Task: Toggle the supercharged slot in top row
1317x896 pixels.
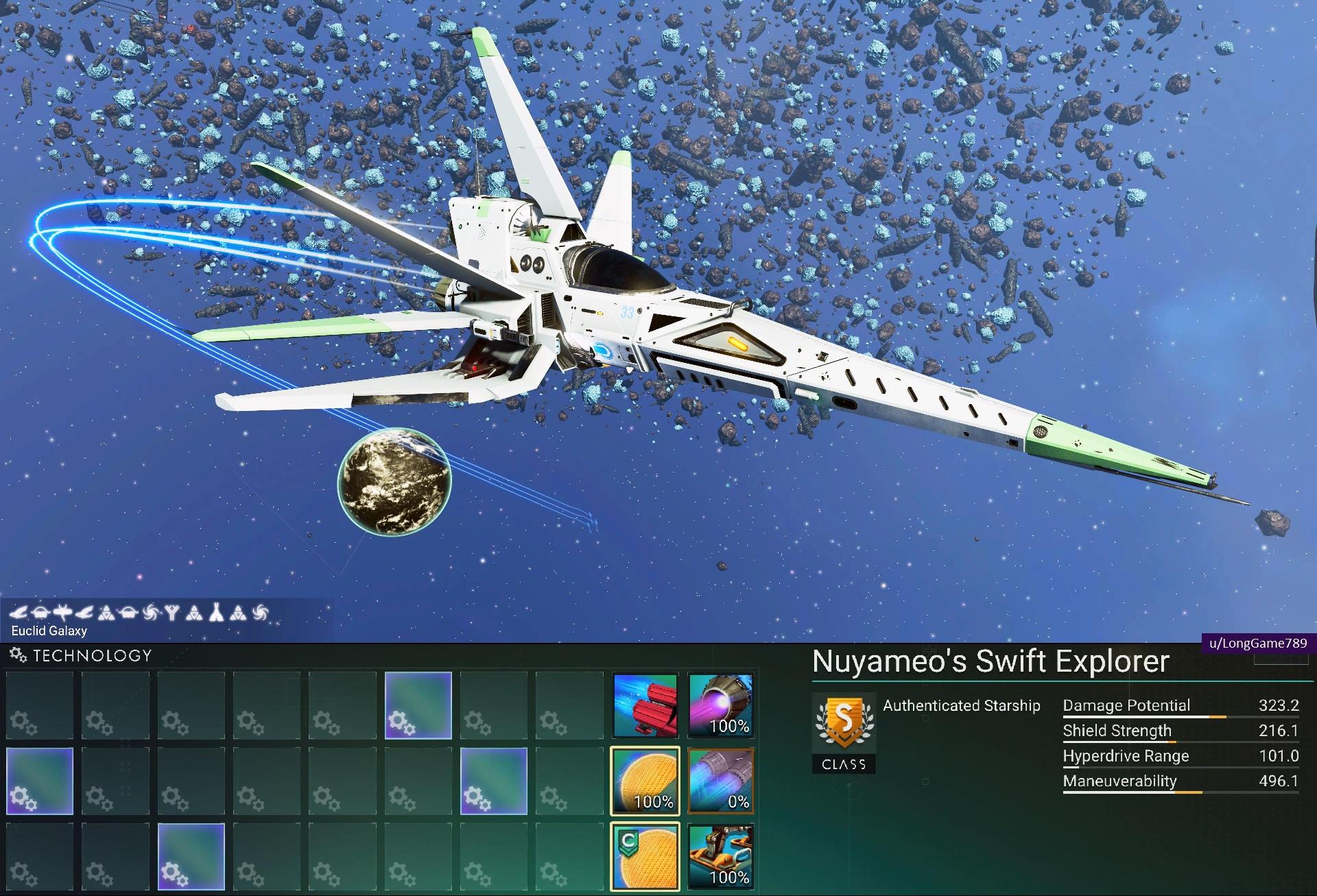Action: pyautogui.click(x=418, y=705)
